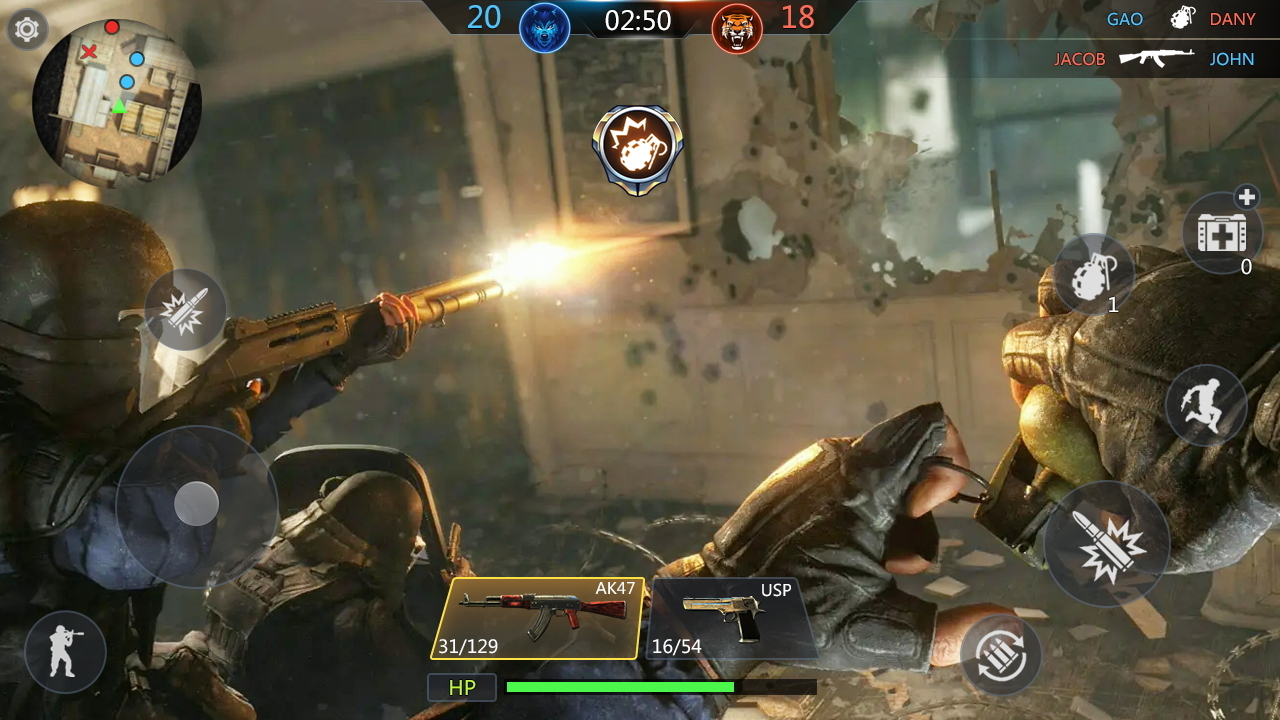Viewport: 1280px width, 720px height.
Task: Select the crouch soldier icon
Action: [x=65, y=651]
